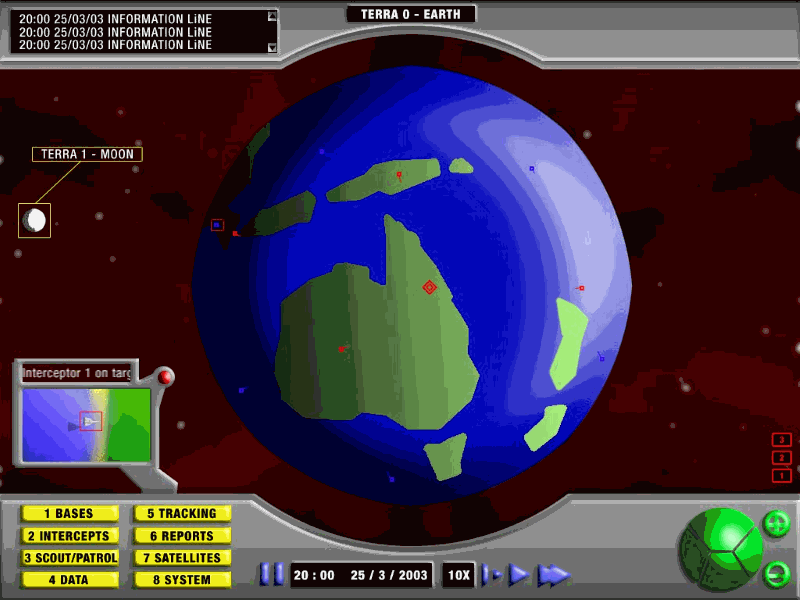Fast-forward the game time
Viewport: 800px width, 600px height.
click(553, 575)
